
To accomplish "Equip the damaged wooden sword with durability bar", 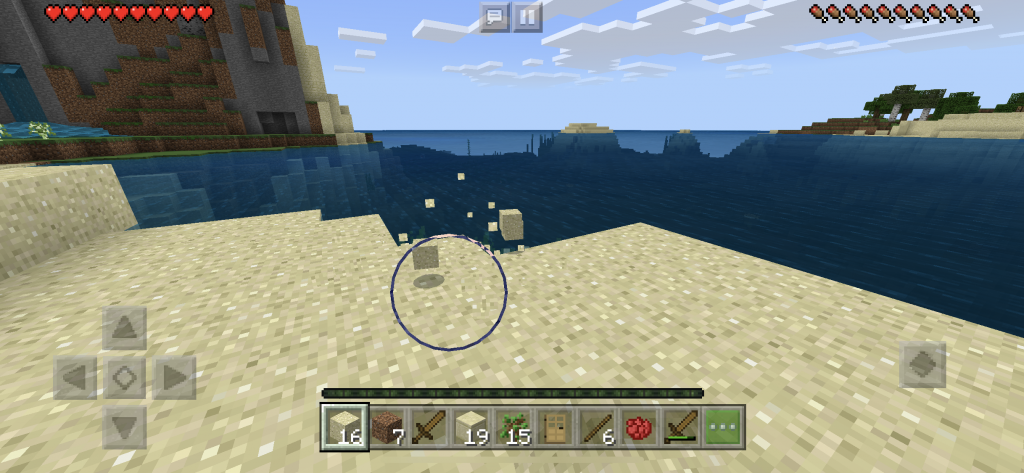I will point(681,427).
